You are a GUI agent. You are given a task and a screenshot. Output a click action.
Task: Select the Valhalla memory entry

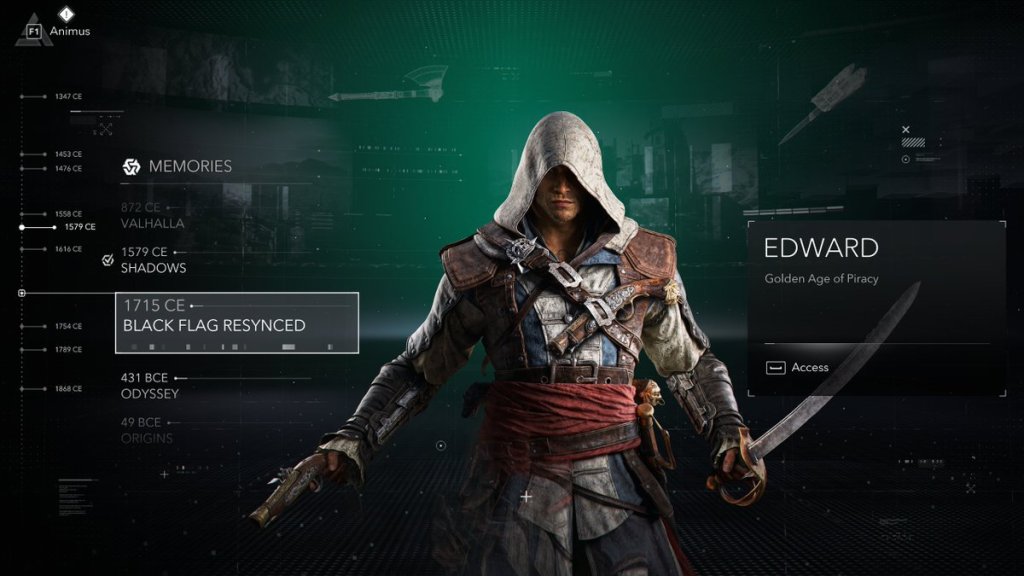pyautogui.click(x=152, y=215)
